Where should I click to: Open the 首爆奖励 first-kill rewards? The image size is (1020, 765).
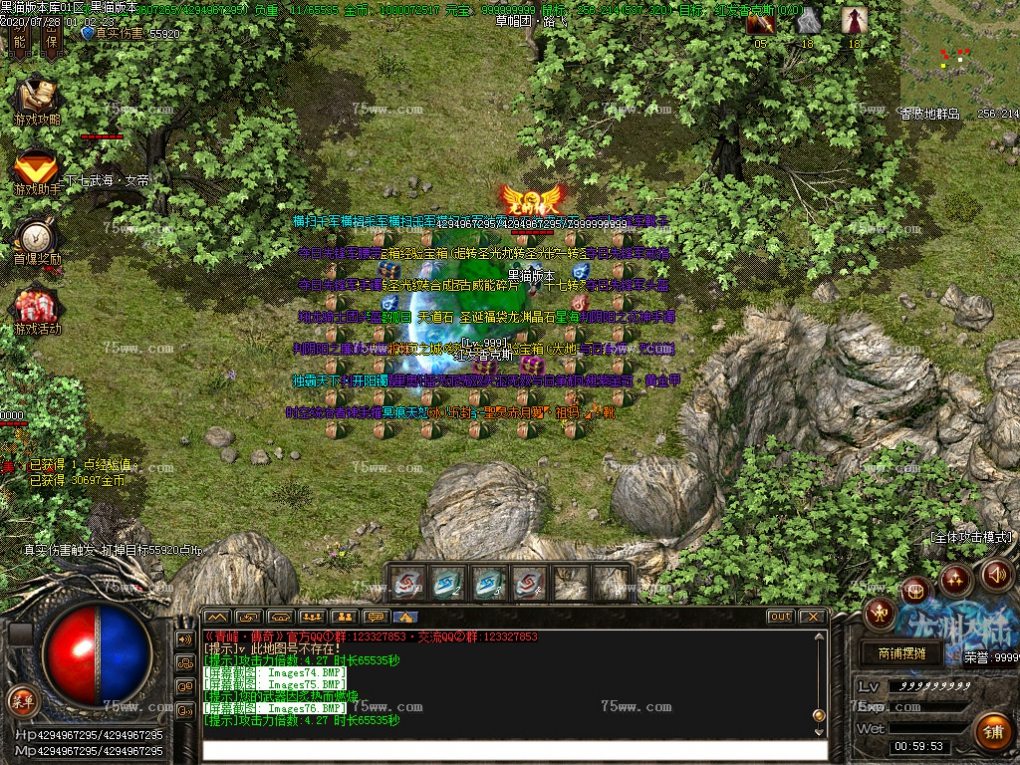pyautogui.click(x=36, y=239)
